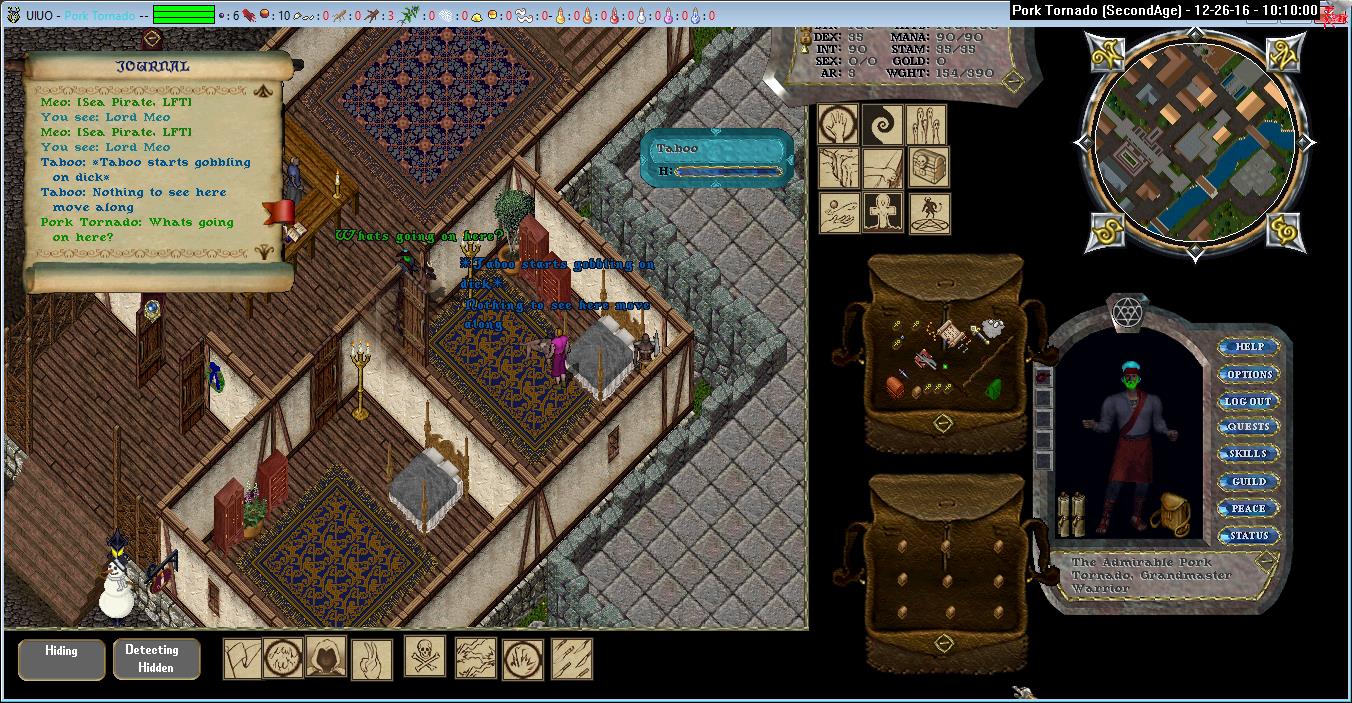
Task: Open the Options menu
Action: click(x=1249, y=374)
